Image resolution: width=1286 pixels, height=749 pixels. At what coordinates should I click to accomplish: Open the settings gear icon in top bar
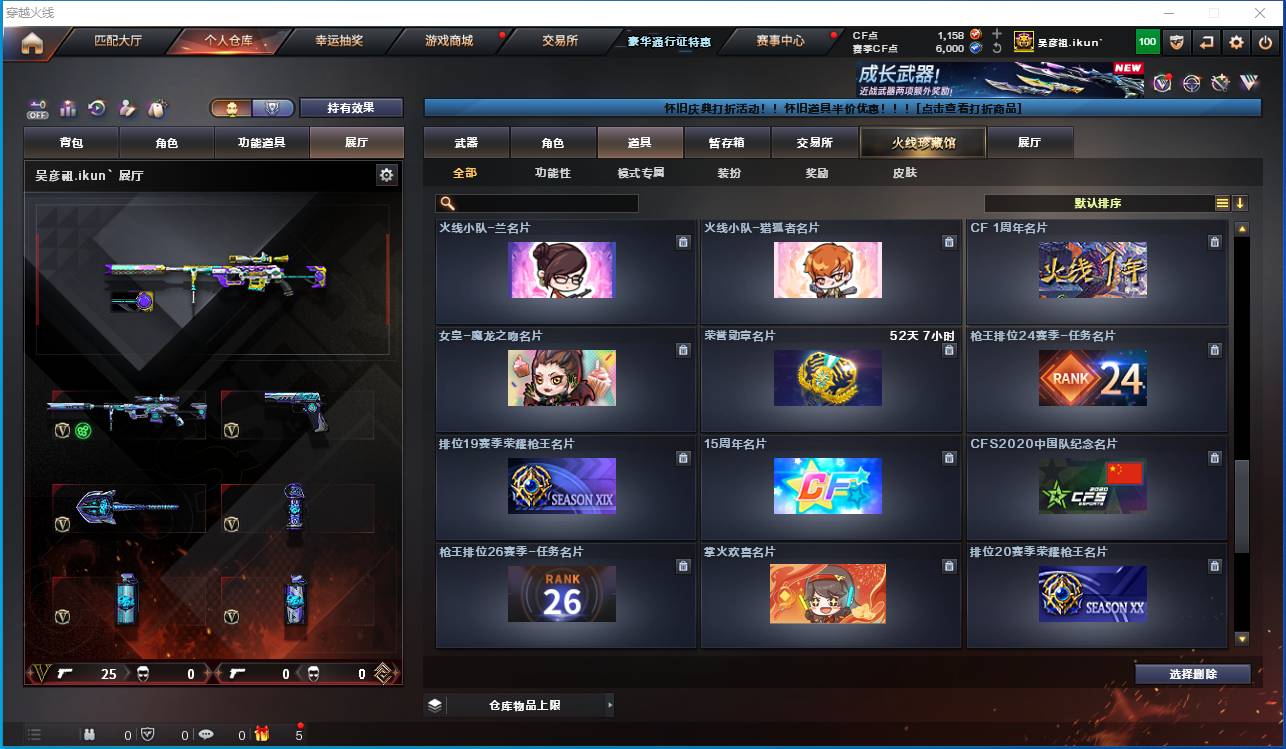point(1239,41)
